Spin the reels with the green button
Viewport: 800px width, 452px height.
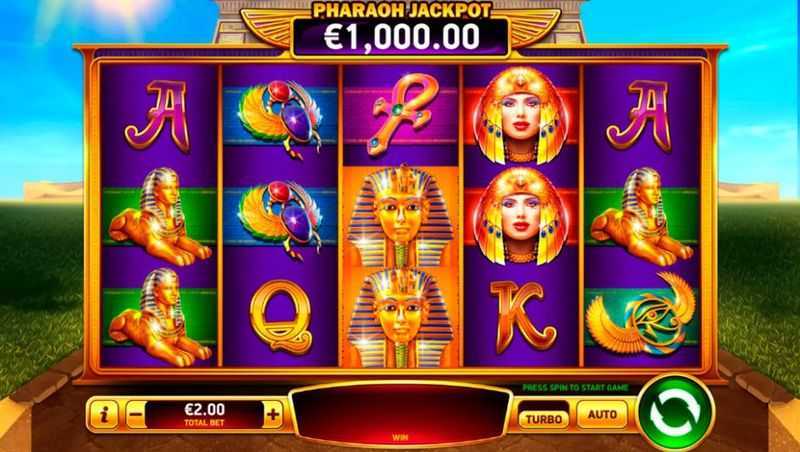click(674, 411)
